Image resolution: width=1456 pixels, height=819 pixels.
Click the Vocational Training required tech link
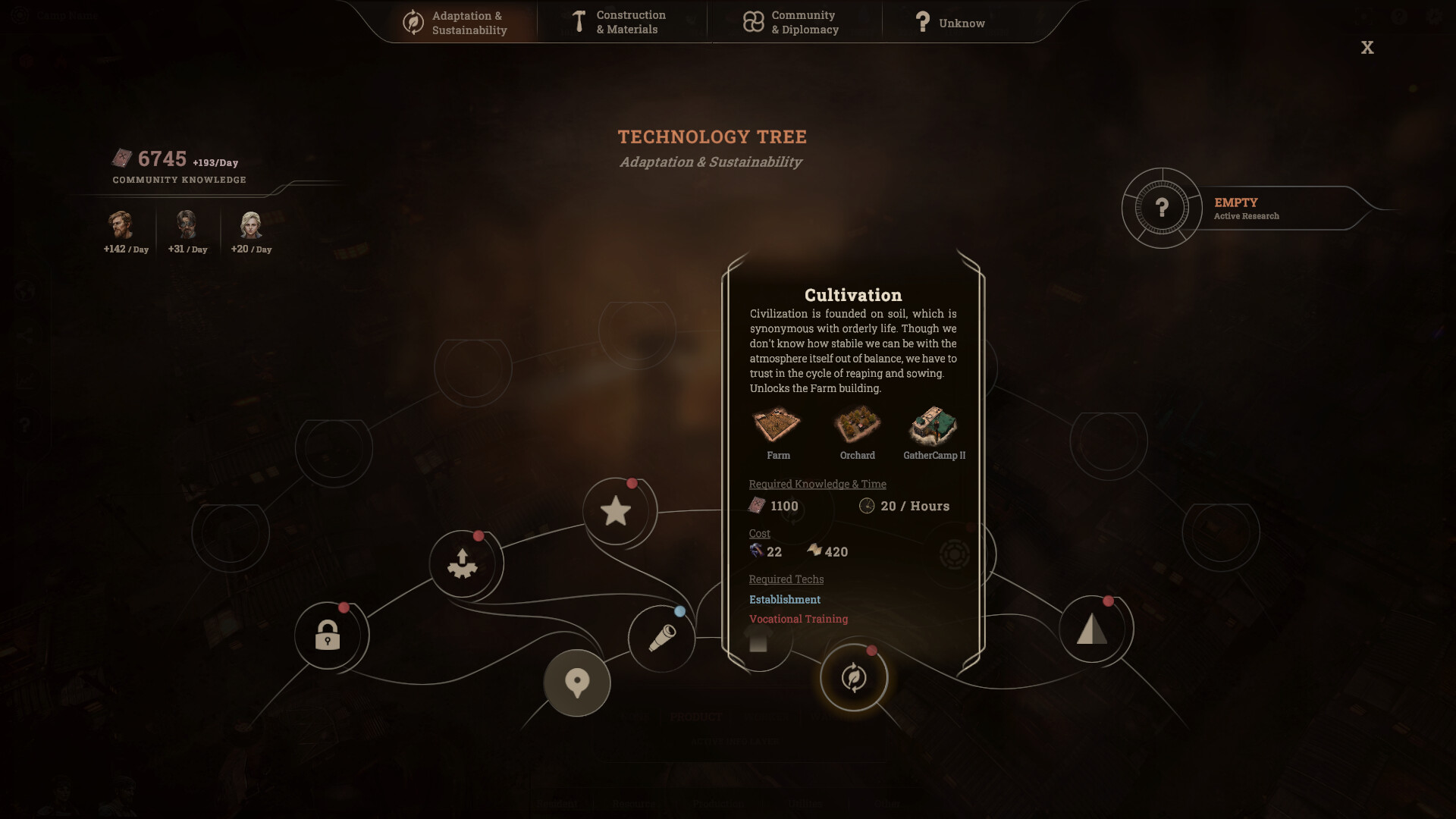(x=799, y=618)
